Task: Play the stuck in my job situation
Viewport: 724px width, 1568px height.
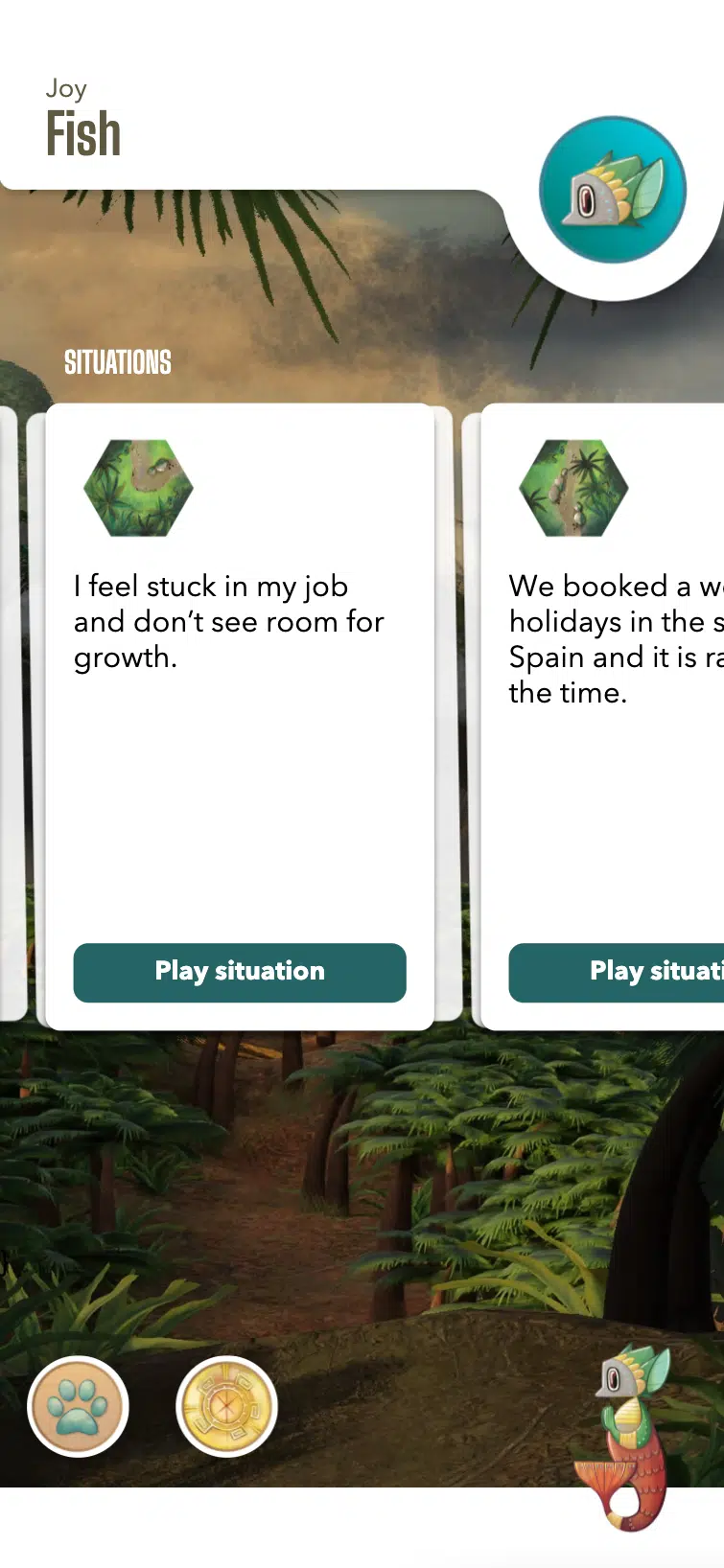Action: [x=240, y=972]
